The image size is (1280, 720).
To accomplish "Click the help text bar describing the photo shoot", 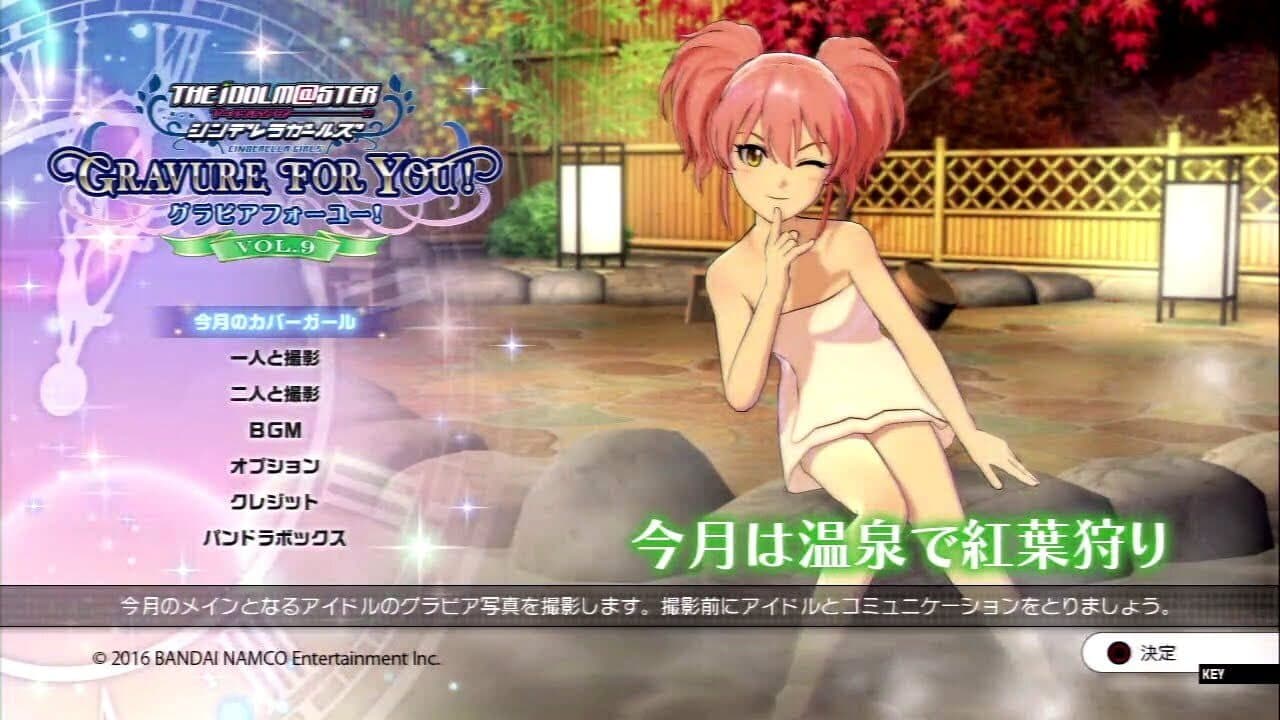I will pos(640,604).
